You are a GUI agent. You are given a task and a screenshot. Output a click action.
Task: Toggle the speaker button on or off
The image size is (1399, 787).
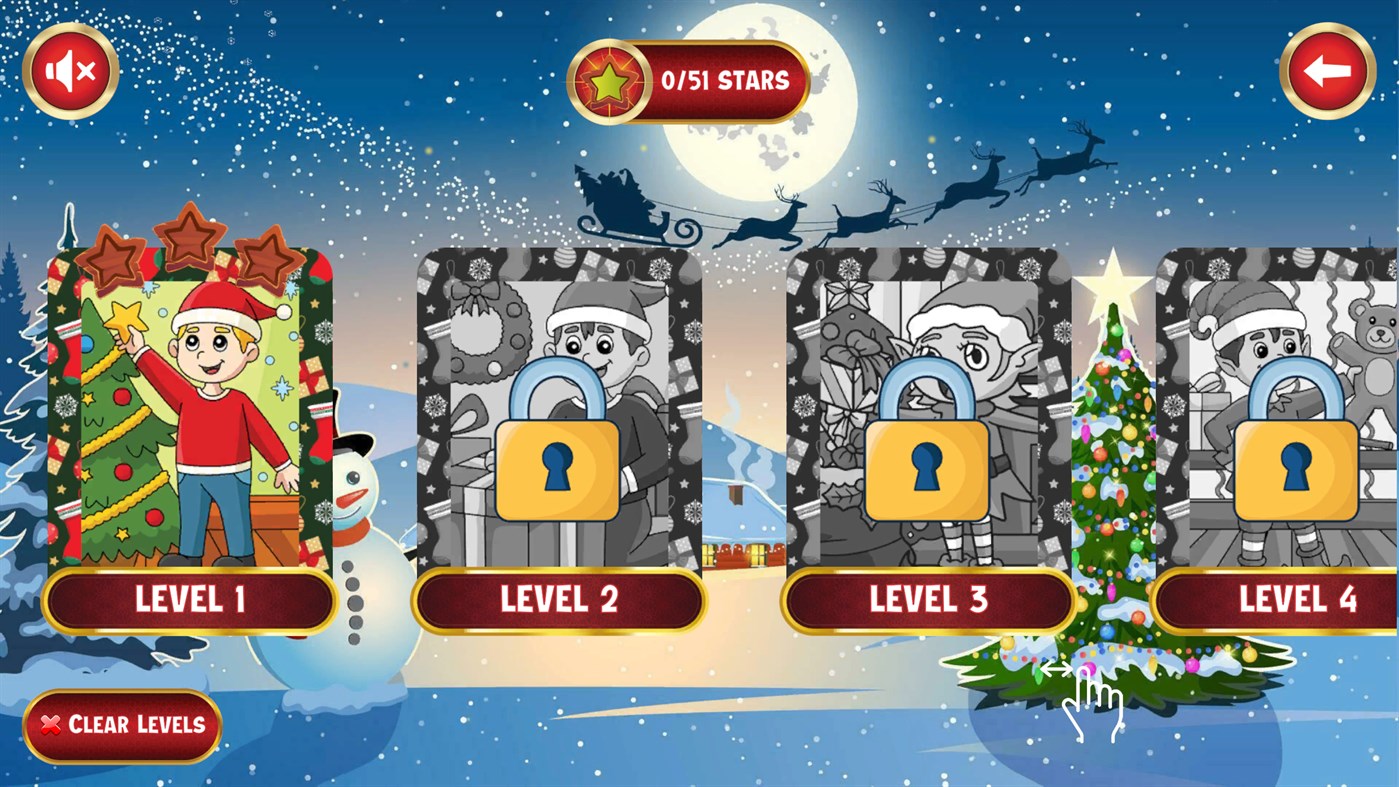click(x=69, y=69)
